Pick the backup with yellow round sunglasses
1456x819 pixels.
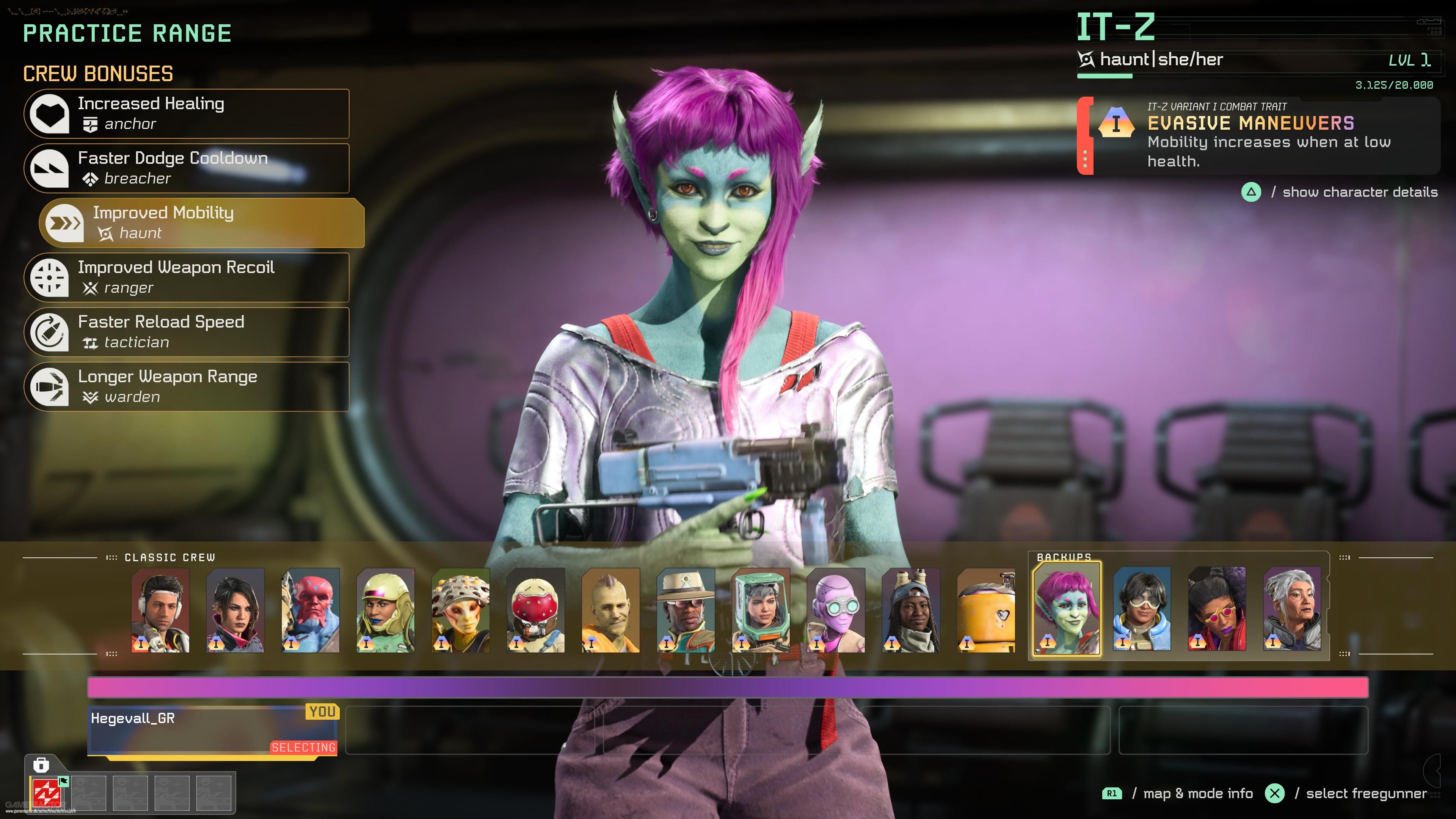tap(1217, 610)
